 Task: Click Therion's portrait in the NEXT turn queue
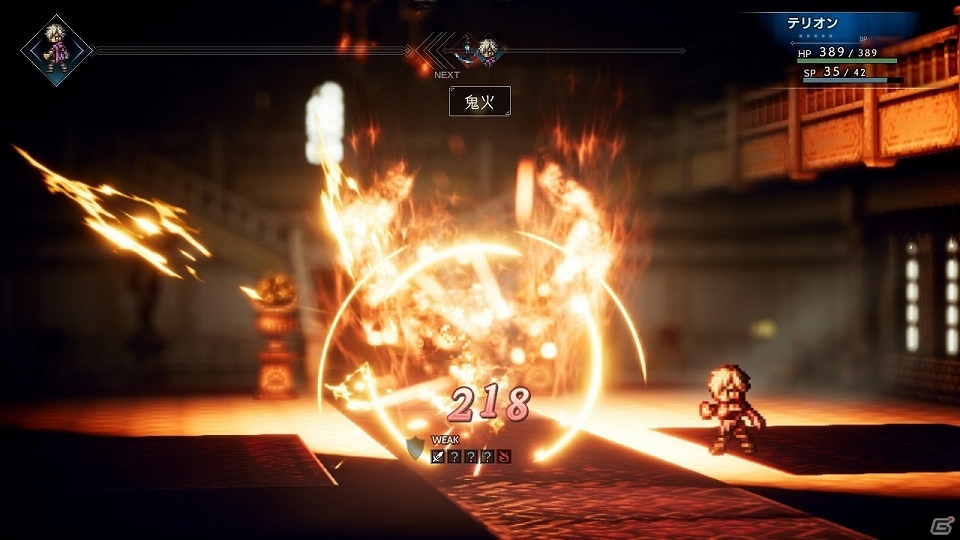coord(489,48)
